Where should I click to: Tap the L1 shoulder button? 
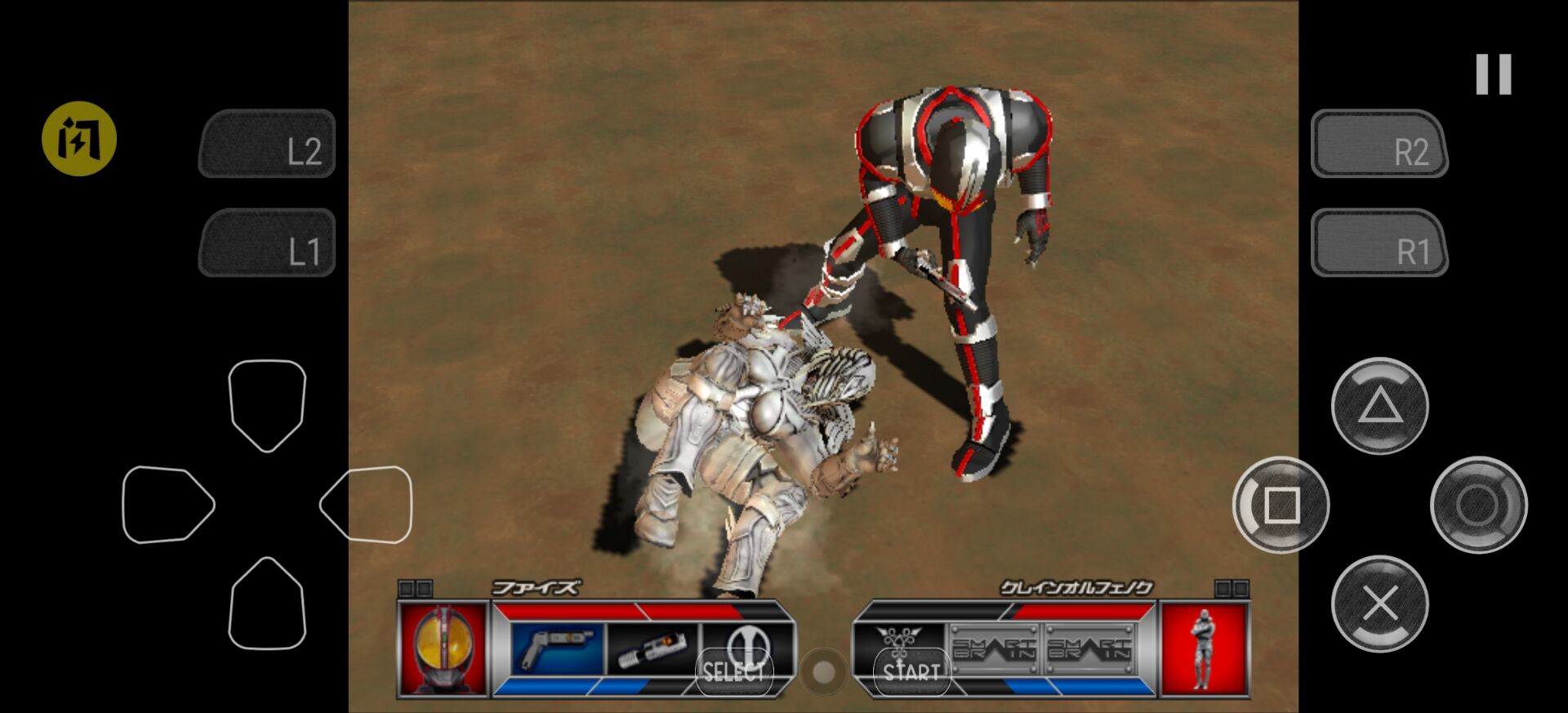pos(268,243)
